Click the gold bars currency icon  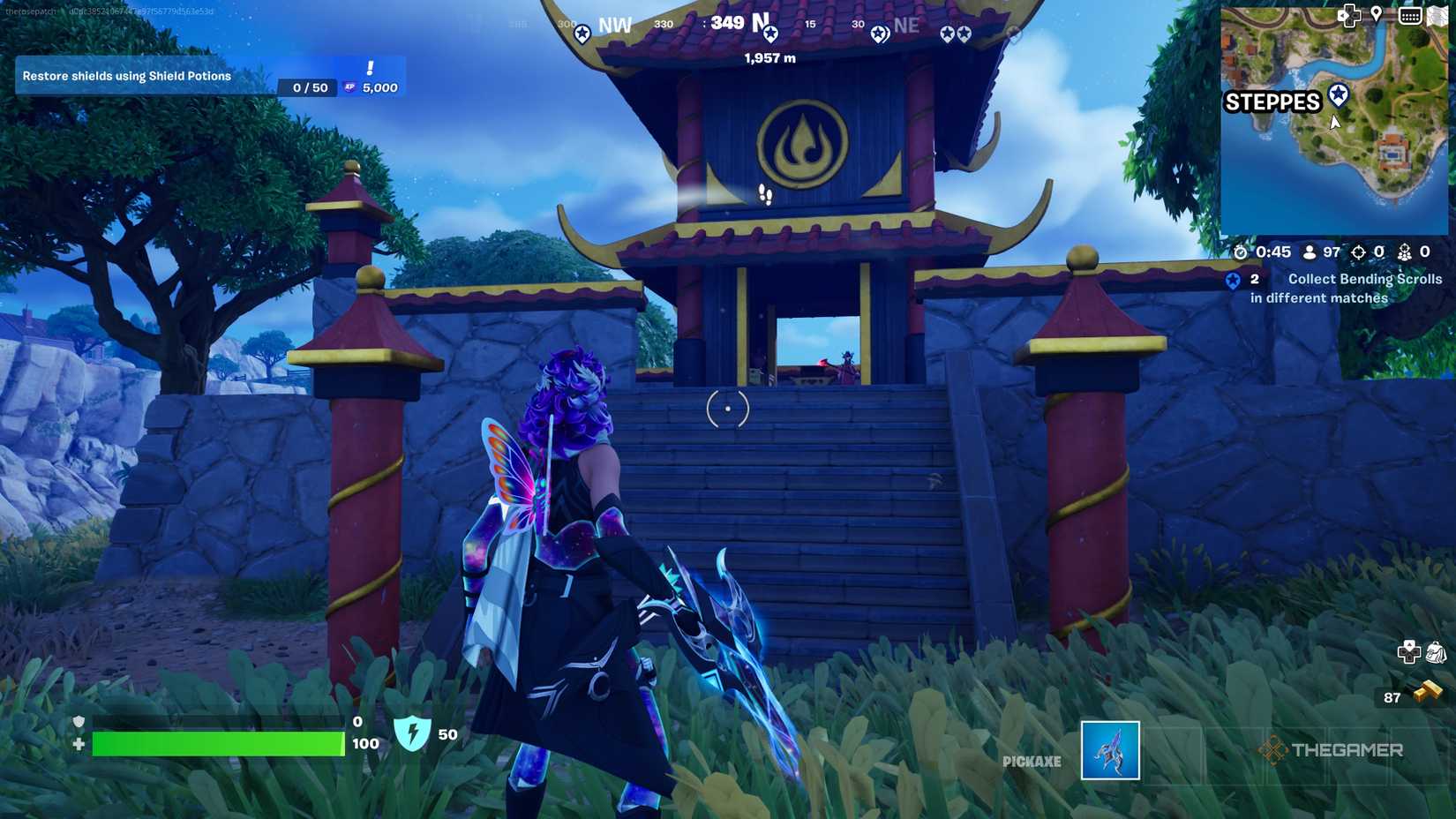click(x=1429, y=690)
